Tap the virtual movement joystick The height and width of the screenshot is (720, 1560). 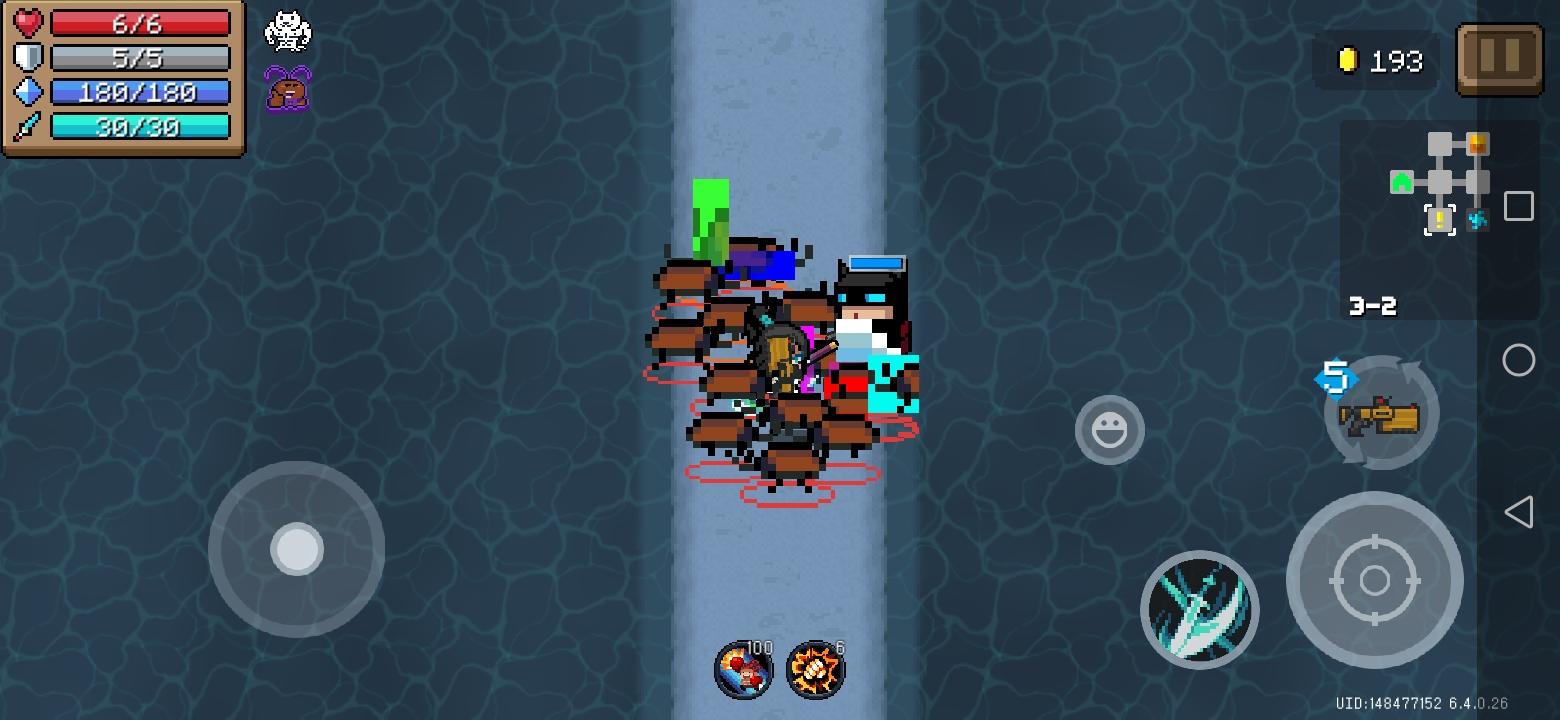tap(296, 549)
